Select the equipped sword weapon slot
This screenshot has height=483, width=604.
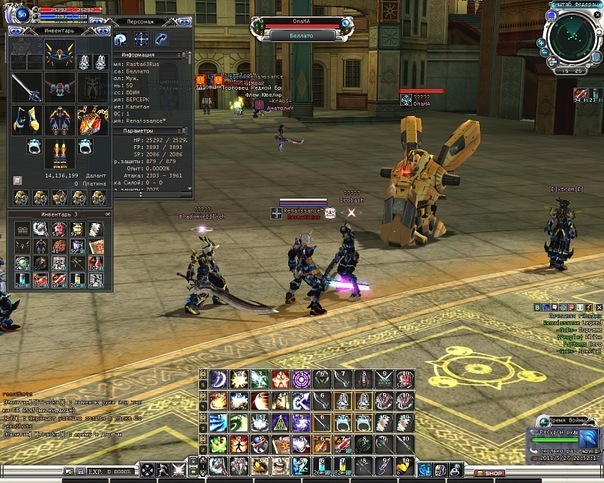tap(27, 88)
